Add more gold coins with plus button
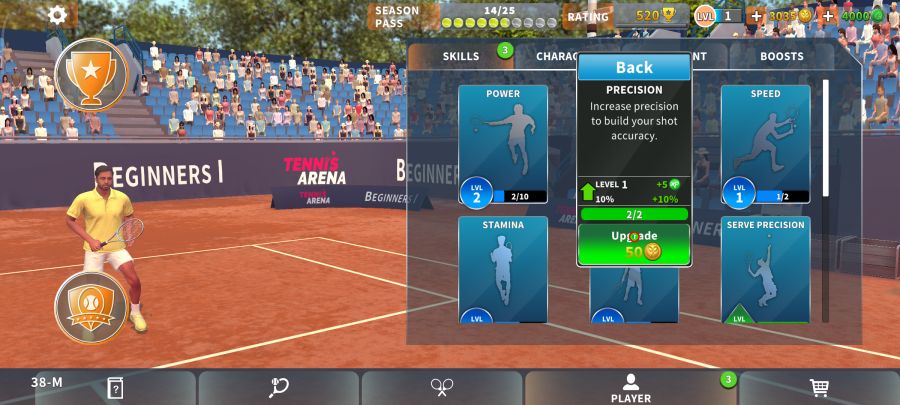The image size is (900, 405). tap(756, 16)
